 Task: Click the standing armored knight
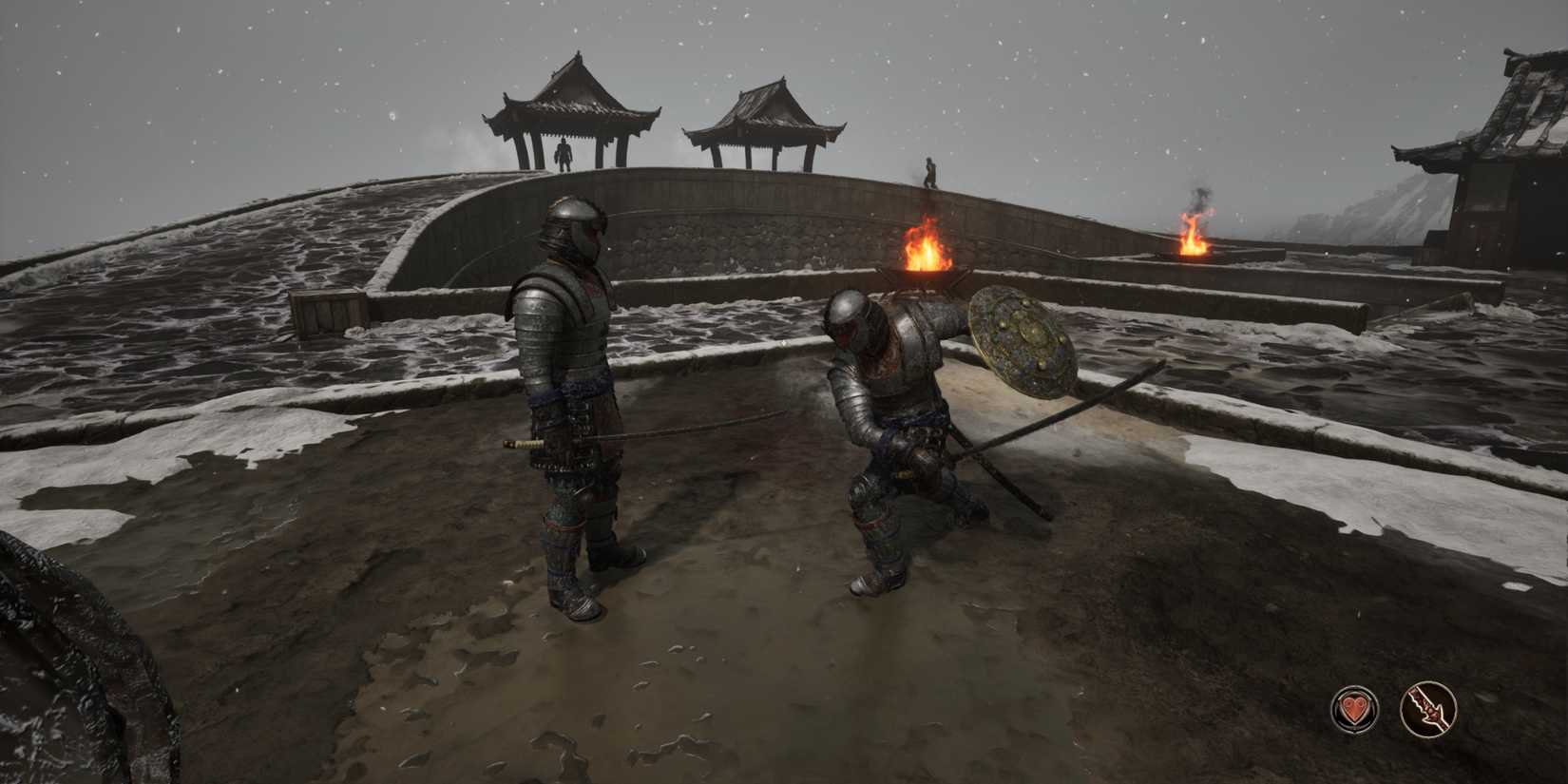570,380
